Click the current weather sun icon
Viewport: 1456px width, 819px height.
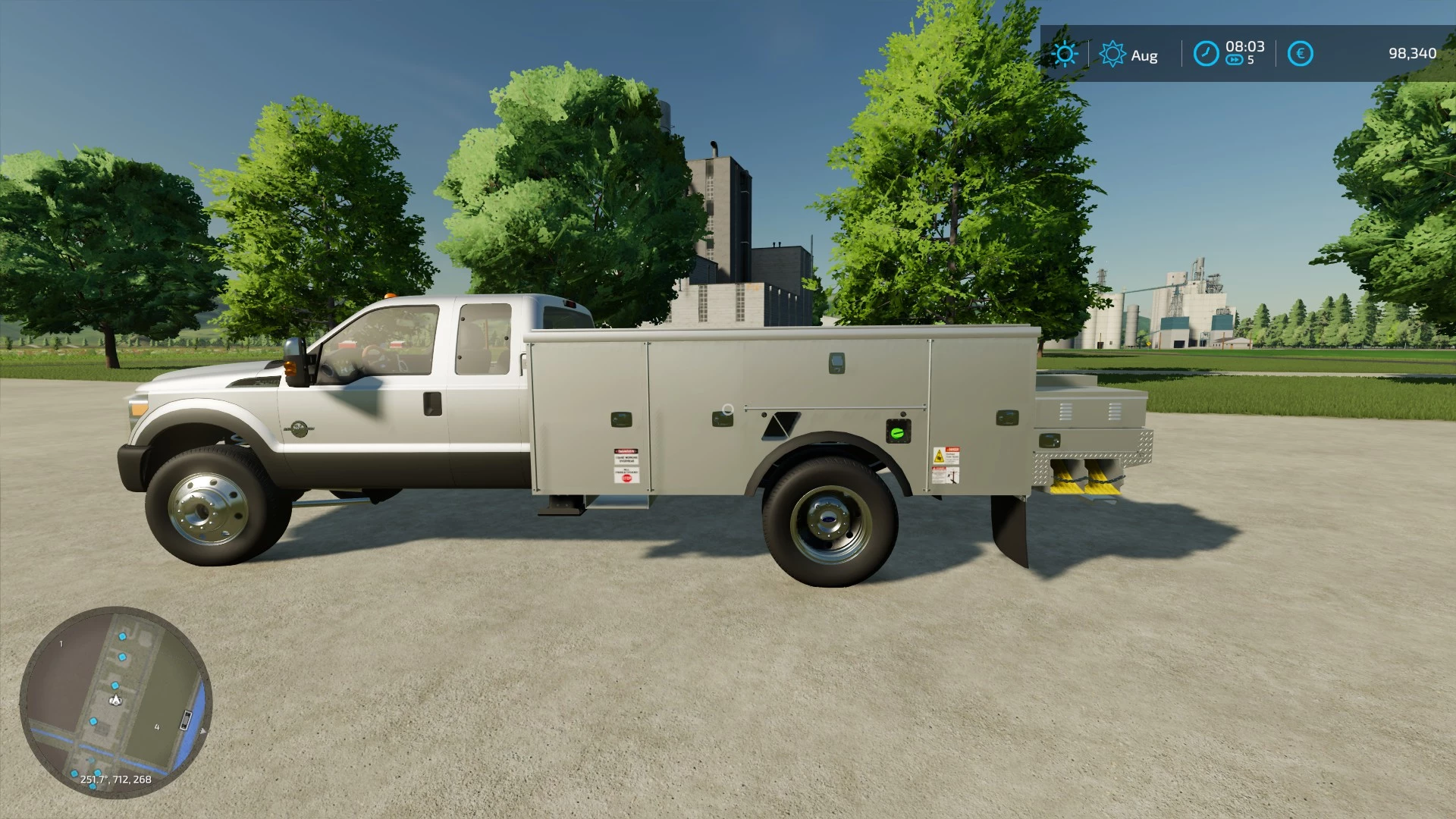click(1066, 53)
